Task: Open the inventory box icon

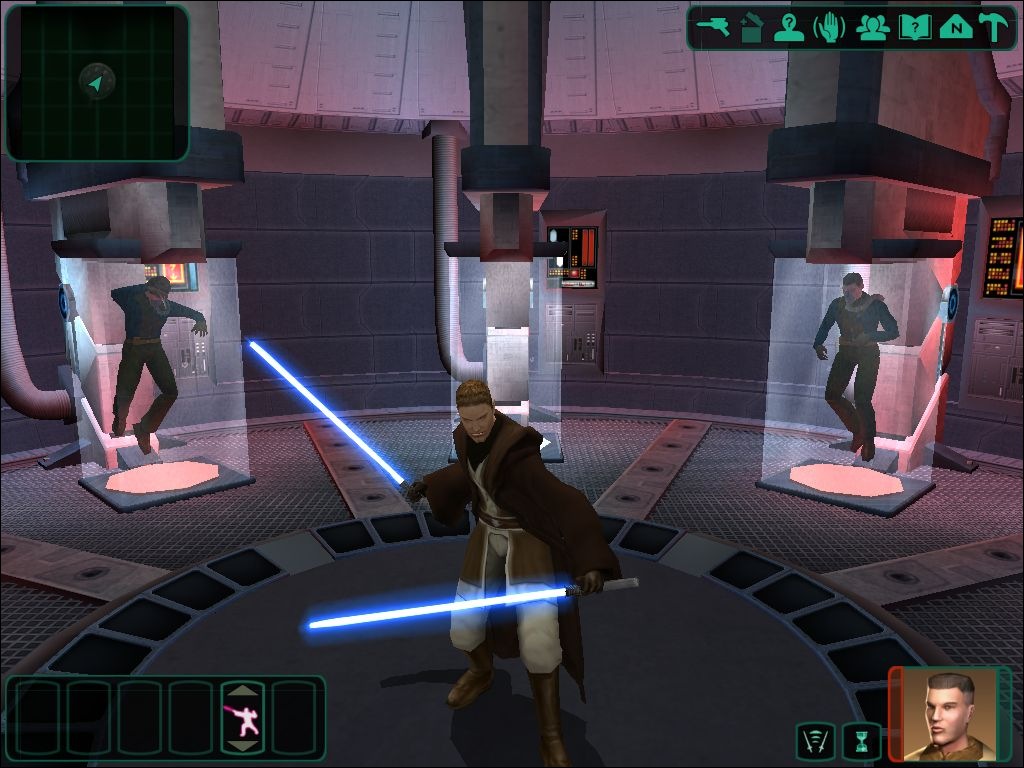Action: [x=752, y=27]
